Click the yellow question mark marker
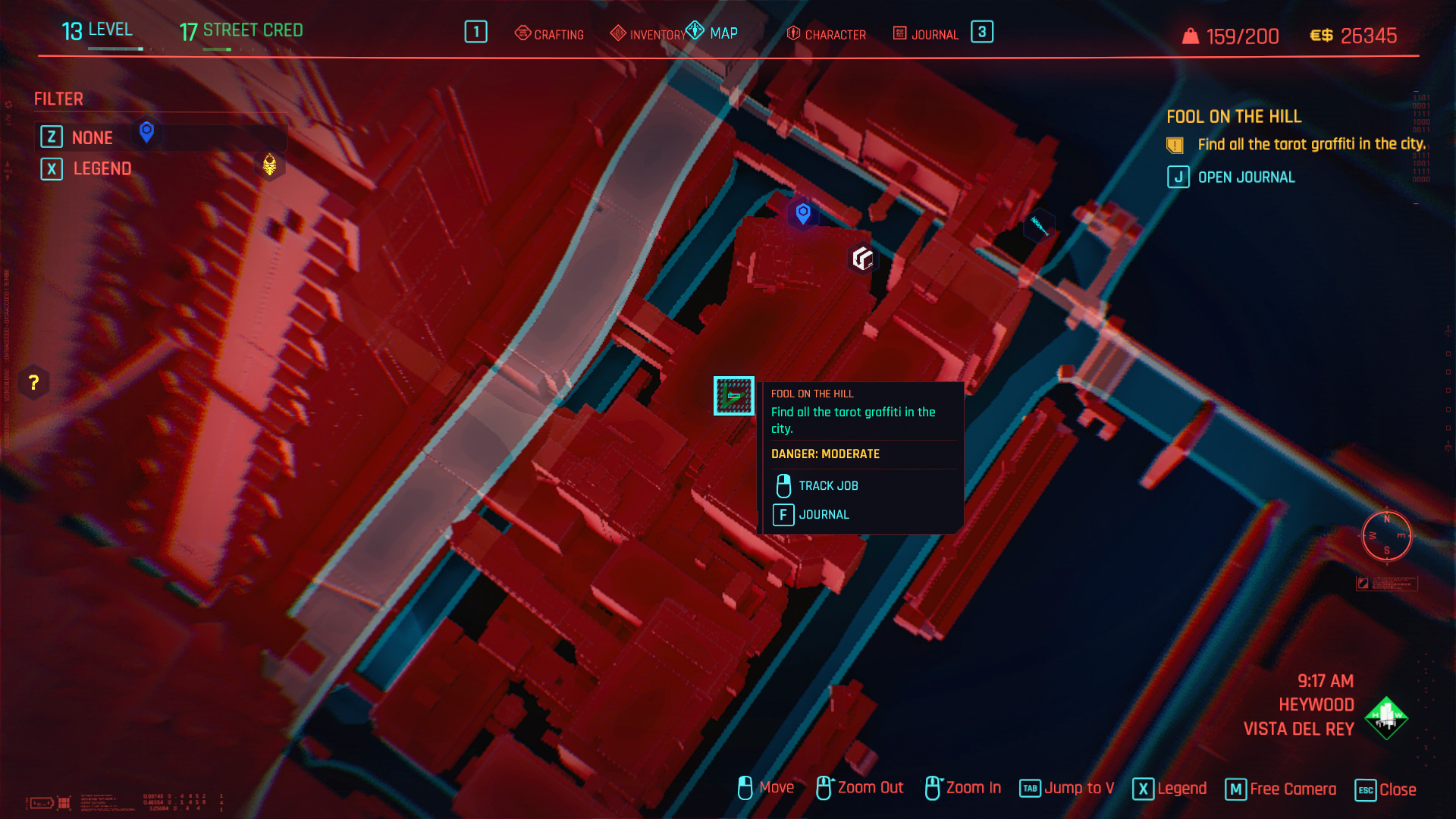1456x819 pixels. (x=33, y=382)
